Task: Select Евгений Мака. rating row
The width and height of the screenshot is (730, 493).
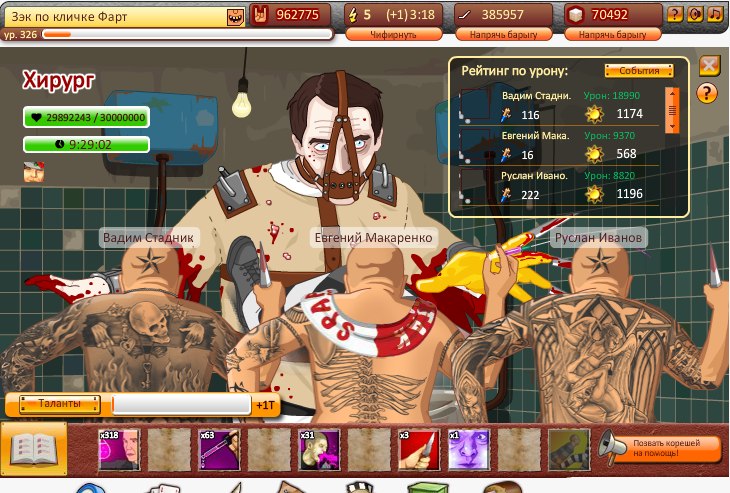Action: 536,136
